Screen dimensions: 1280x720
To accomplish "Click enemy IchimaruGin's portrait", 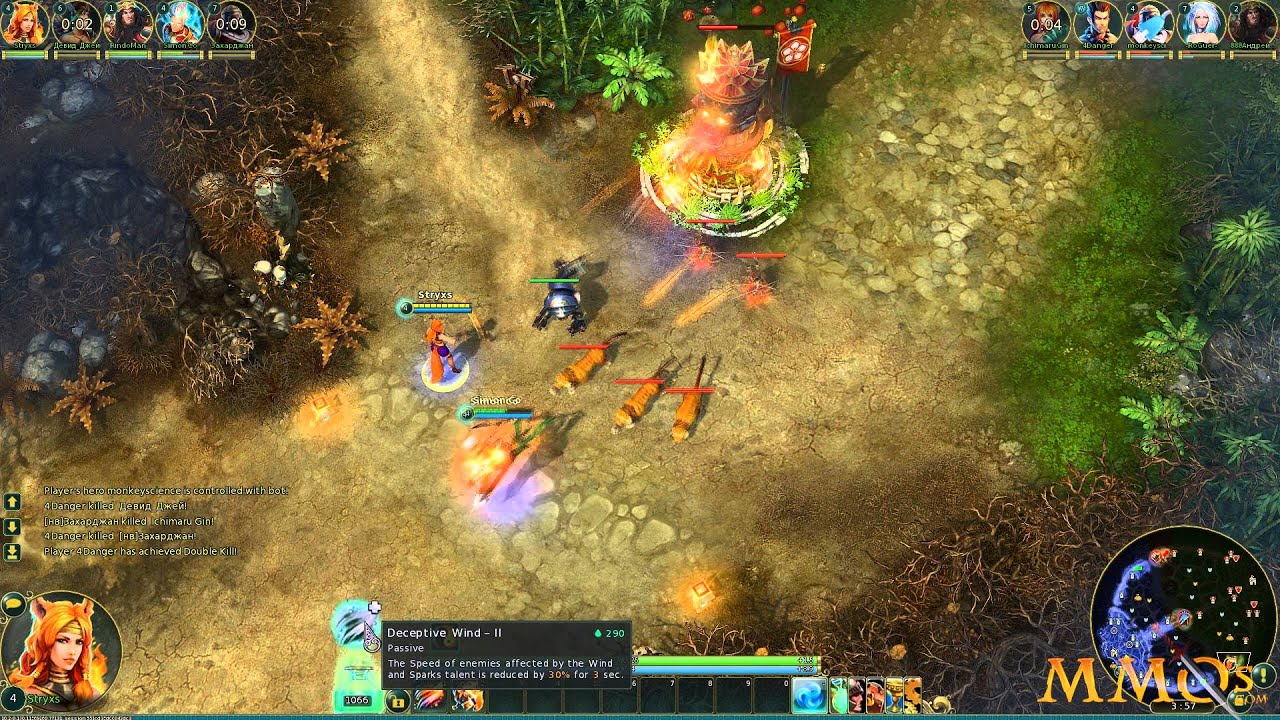I will coord(1046,23).
